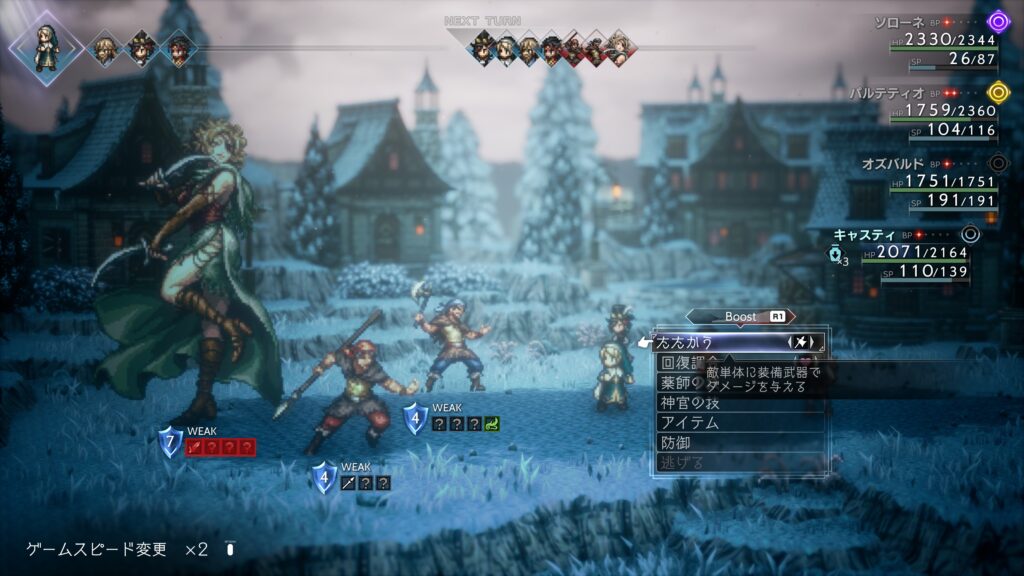Screen dimensions: 1024x576
Task: Select the greyed-out 逃げる flee command
Action: [x=682, y=462]
